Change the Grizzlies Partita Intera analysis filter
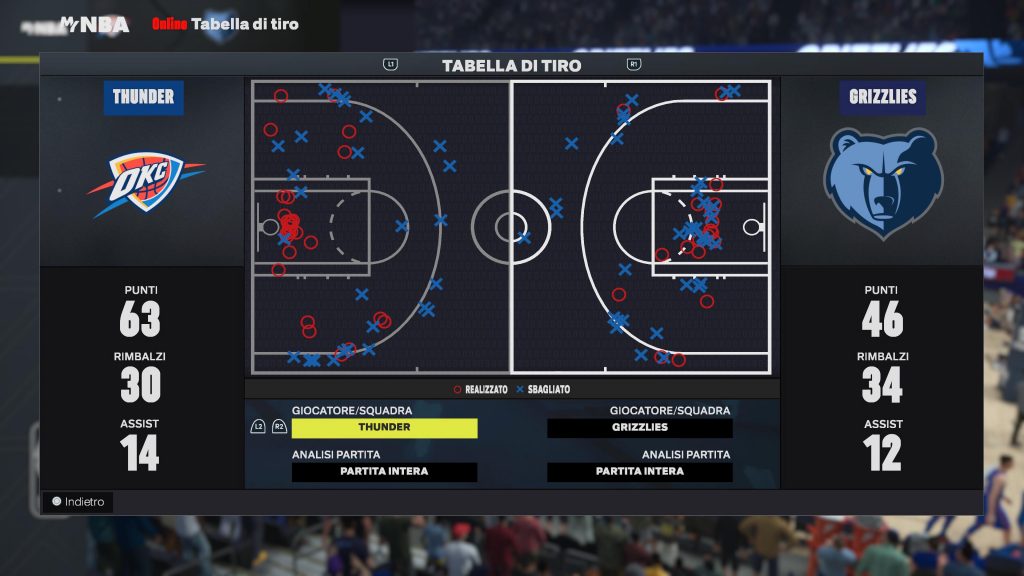Screen dimensions: 1024x576 [640, 472]
